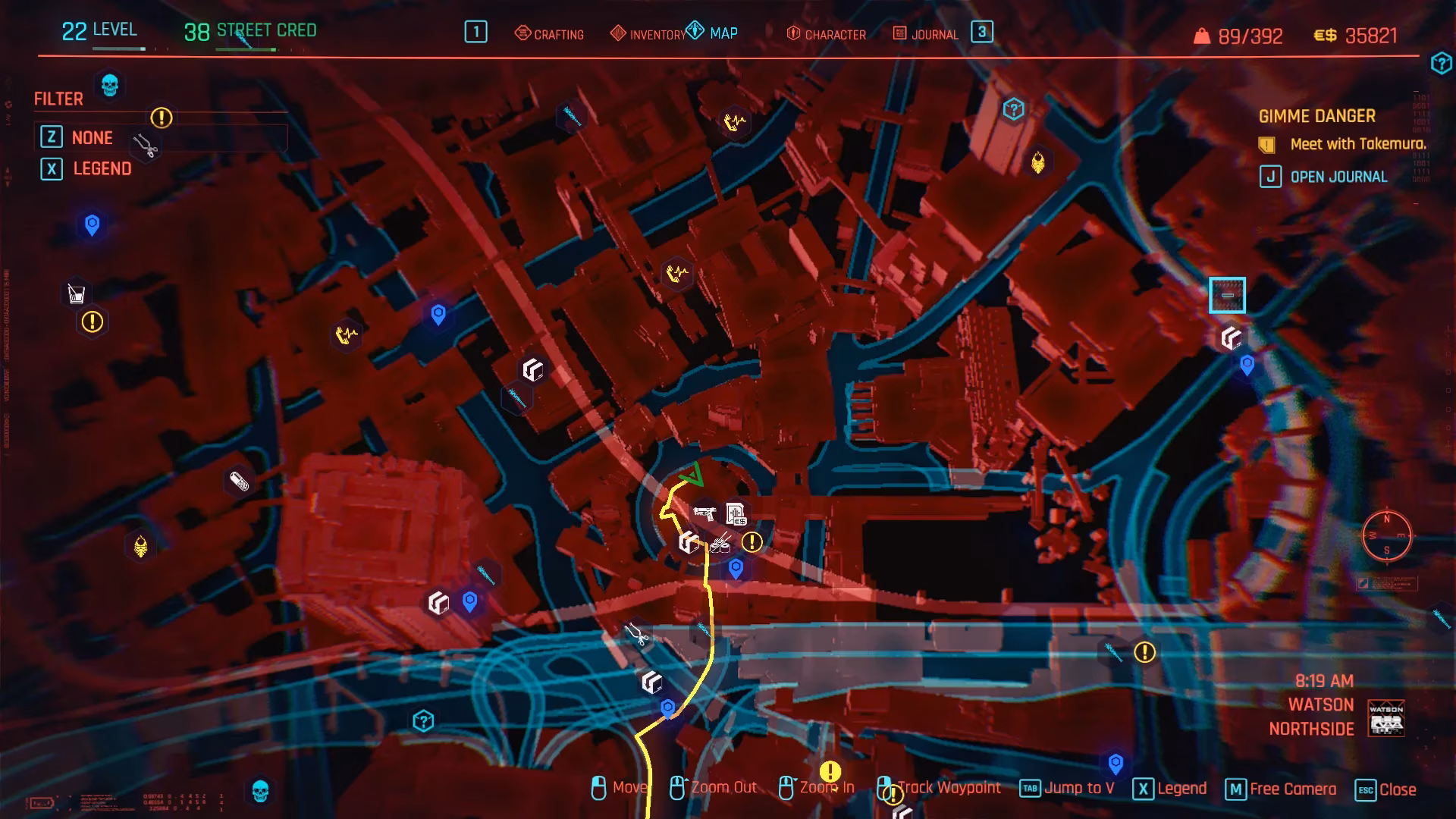Image resolution: width=1456 pixels, height=819 pixels.
Task: Click Open Journal for the Gimme Danger quest
Action: click(1338, 176)
